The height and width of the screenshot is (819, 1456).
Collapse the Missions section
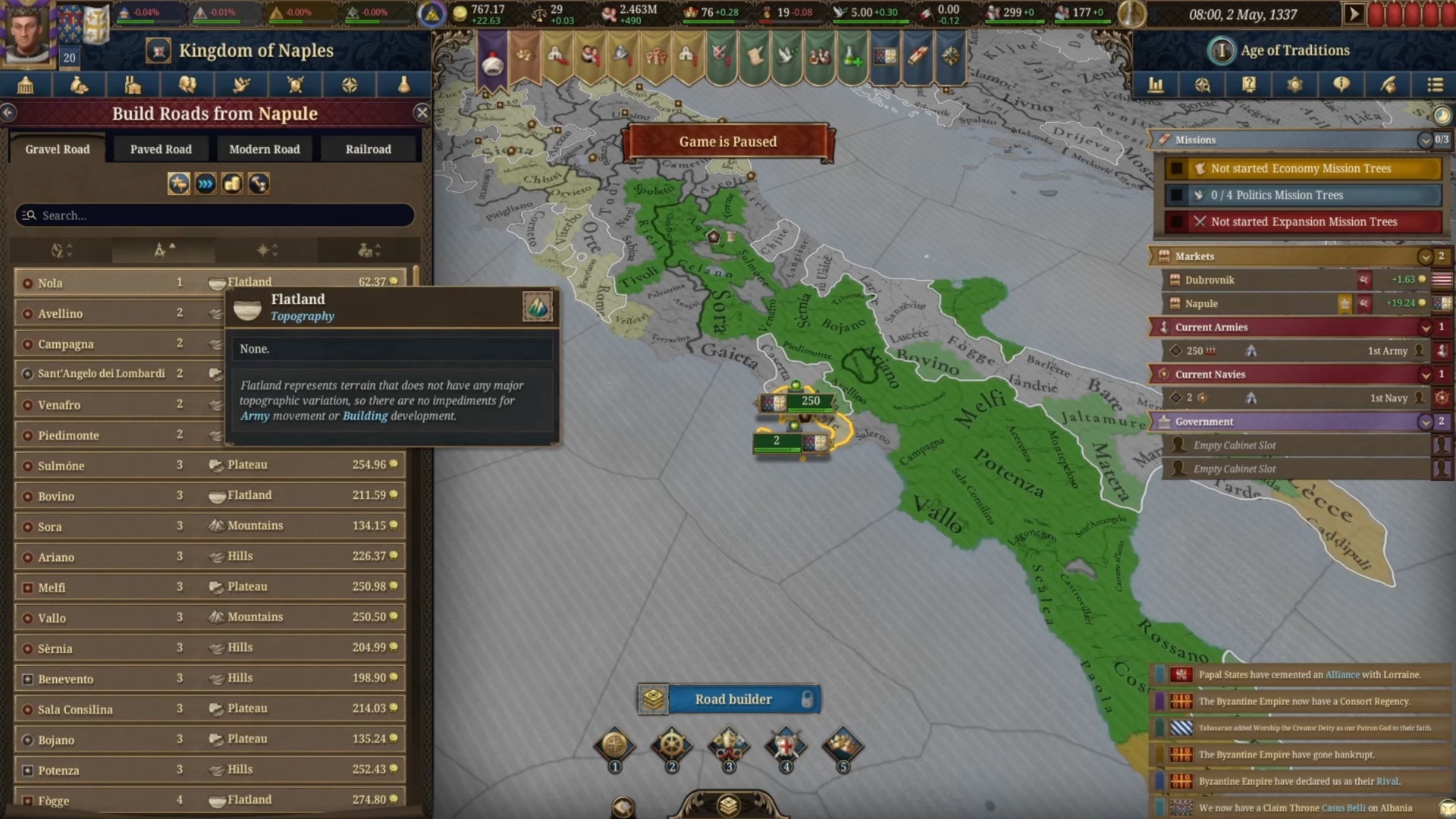1427,140
